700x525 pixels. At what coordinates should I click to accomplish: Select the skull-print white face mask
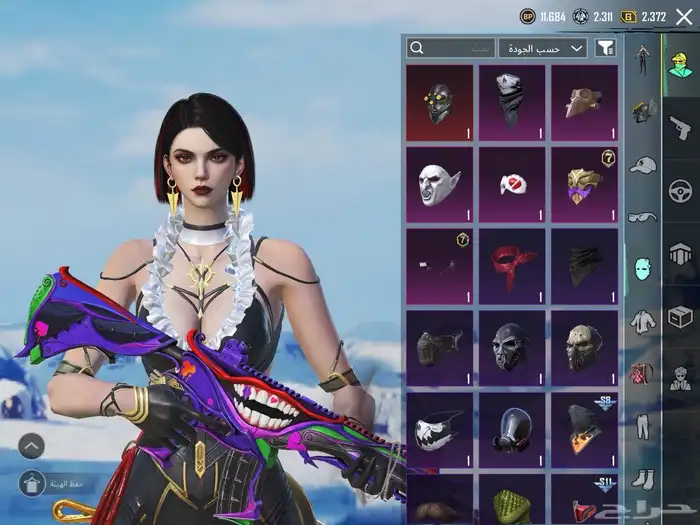[x=440, y=429]
